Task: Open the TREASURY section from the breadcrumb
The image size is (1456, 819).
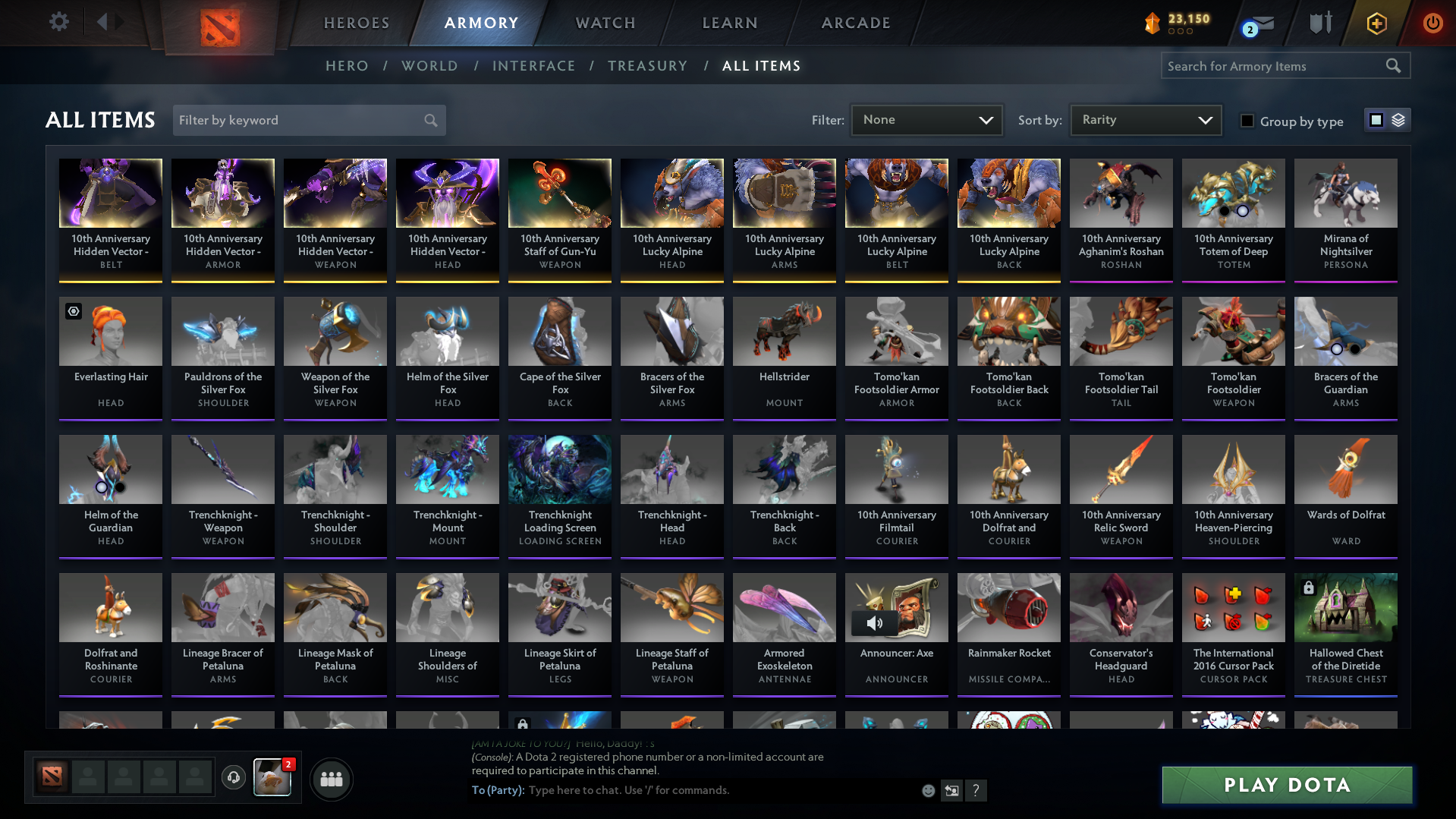Action: pos(647,65)
